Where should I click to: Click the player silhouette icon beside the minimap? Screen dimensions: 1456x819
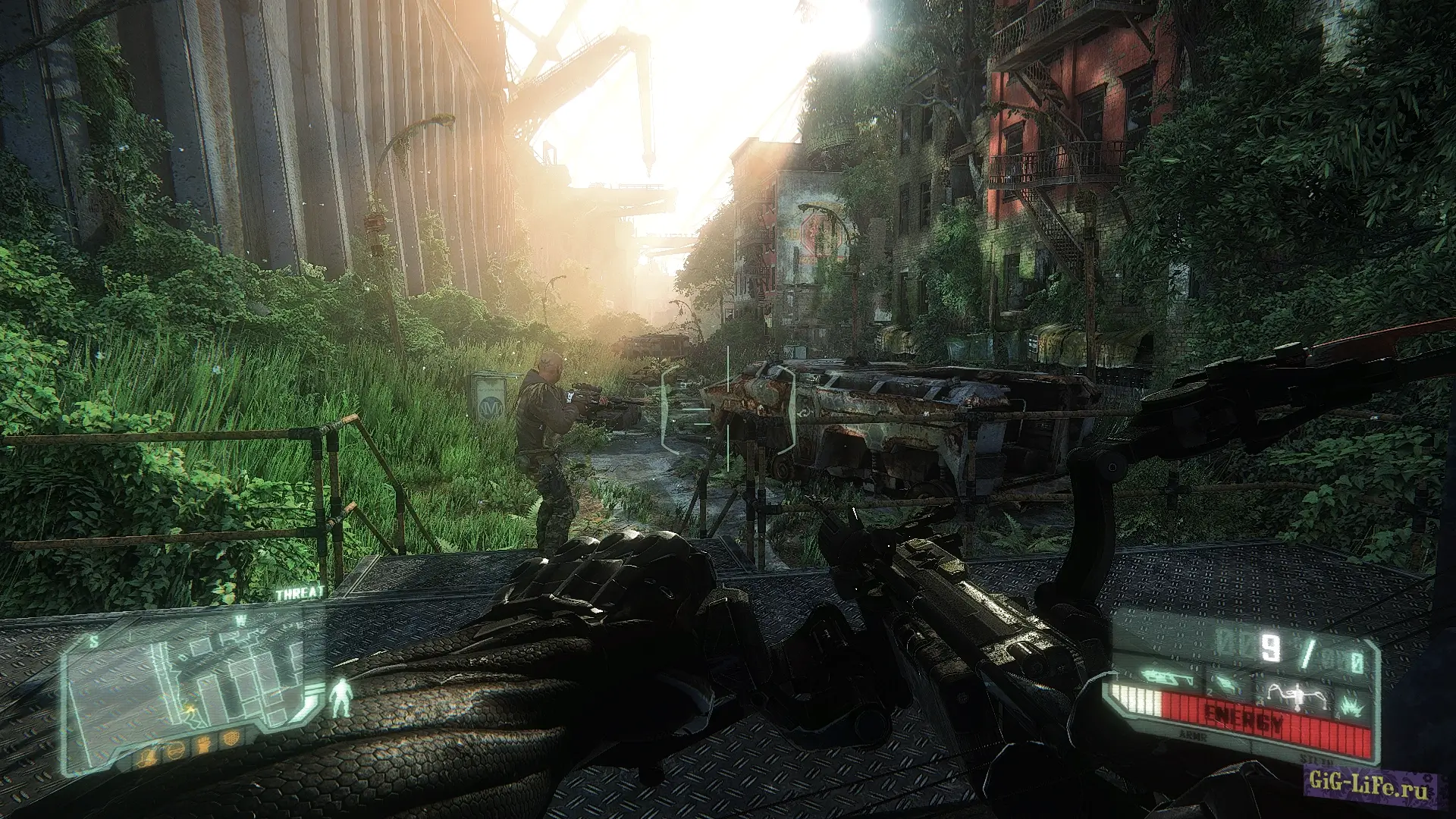(340, 698)
